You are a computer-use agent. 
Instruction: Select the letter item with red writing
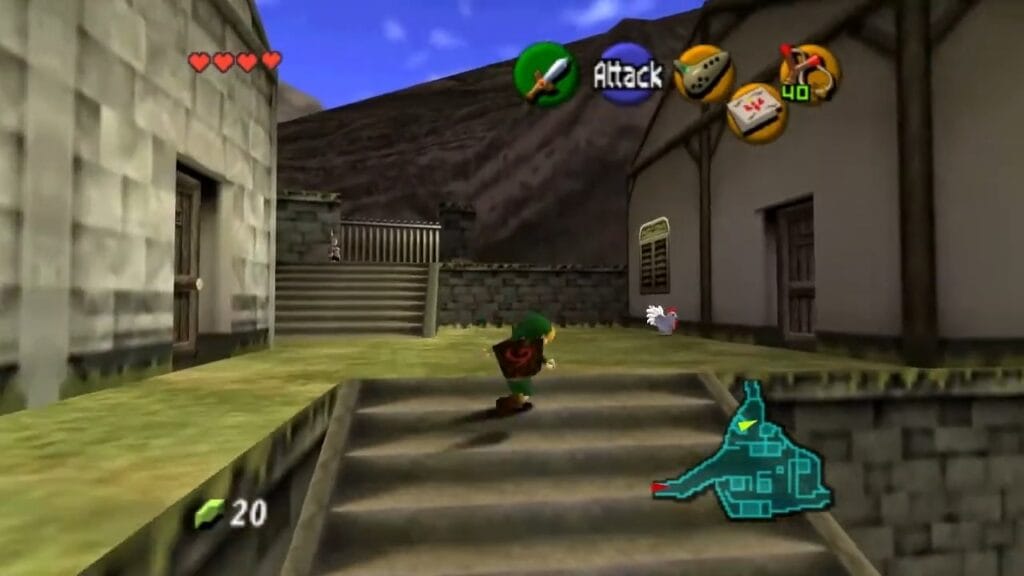[757, 112]
